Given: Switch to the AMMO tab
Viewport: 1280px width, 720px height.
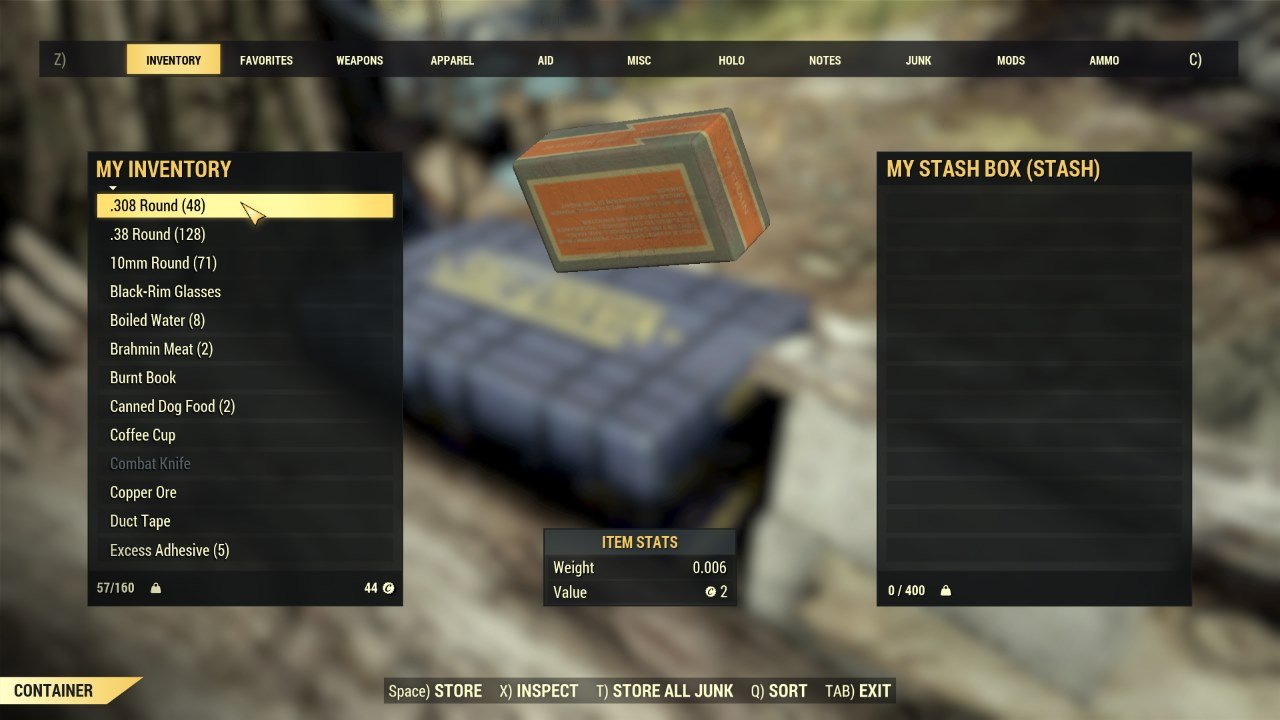Looking at the screenshot, I should (x=1103, y=60).
